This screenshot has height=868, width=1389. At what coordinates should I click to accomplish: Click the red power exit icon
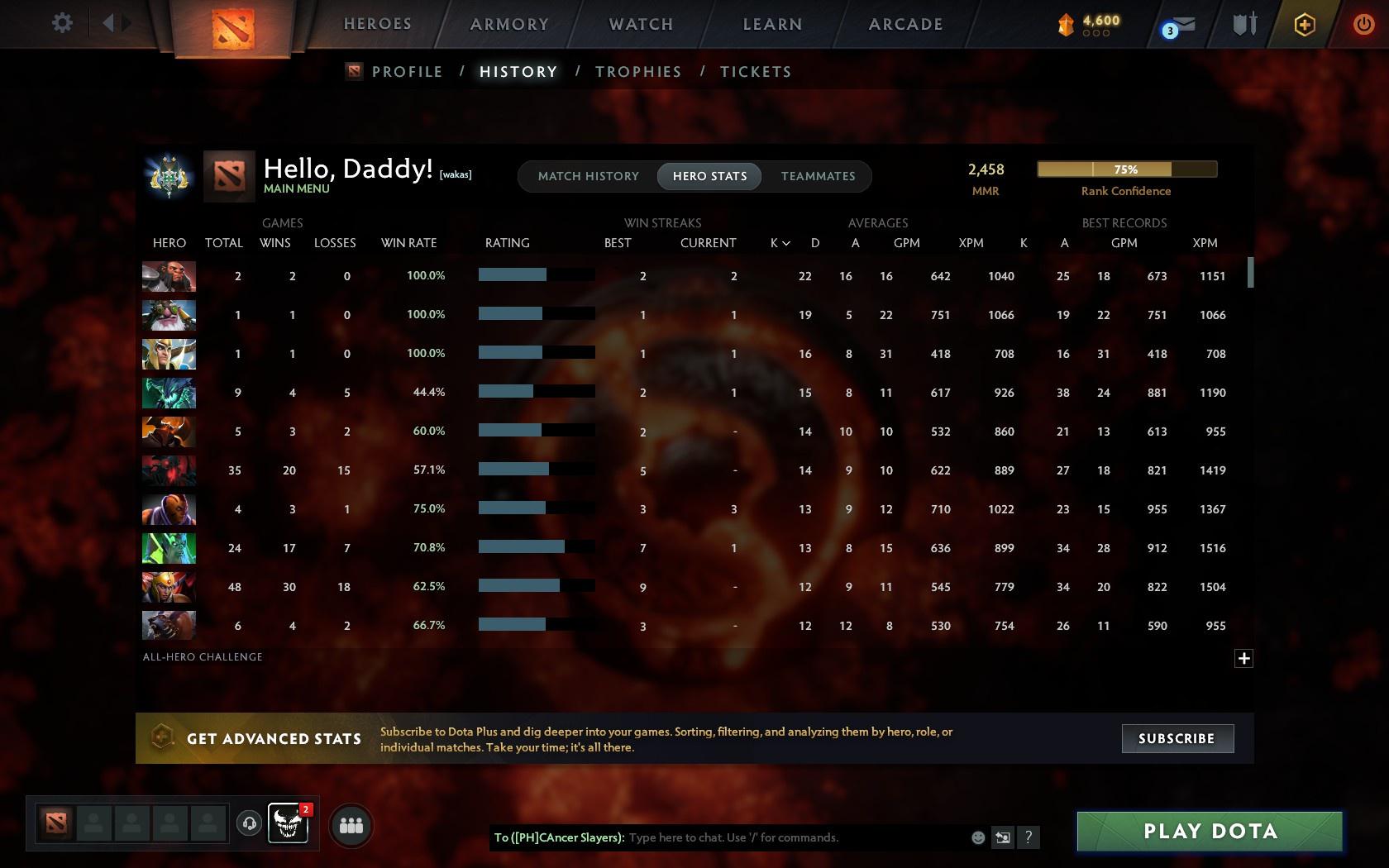point(1364,22)
